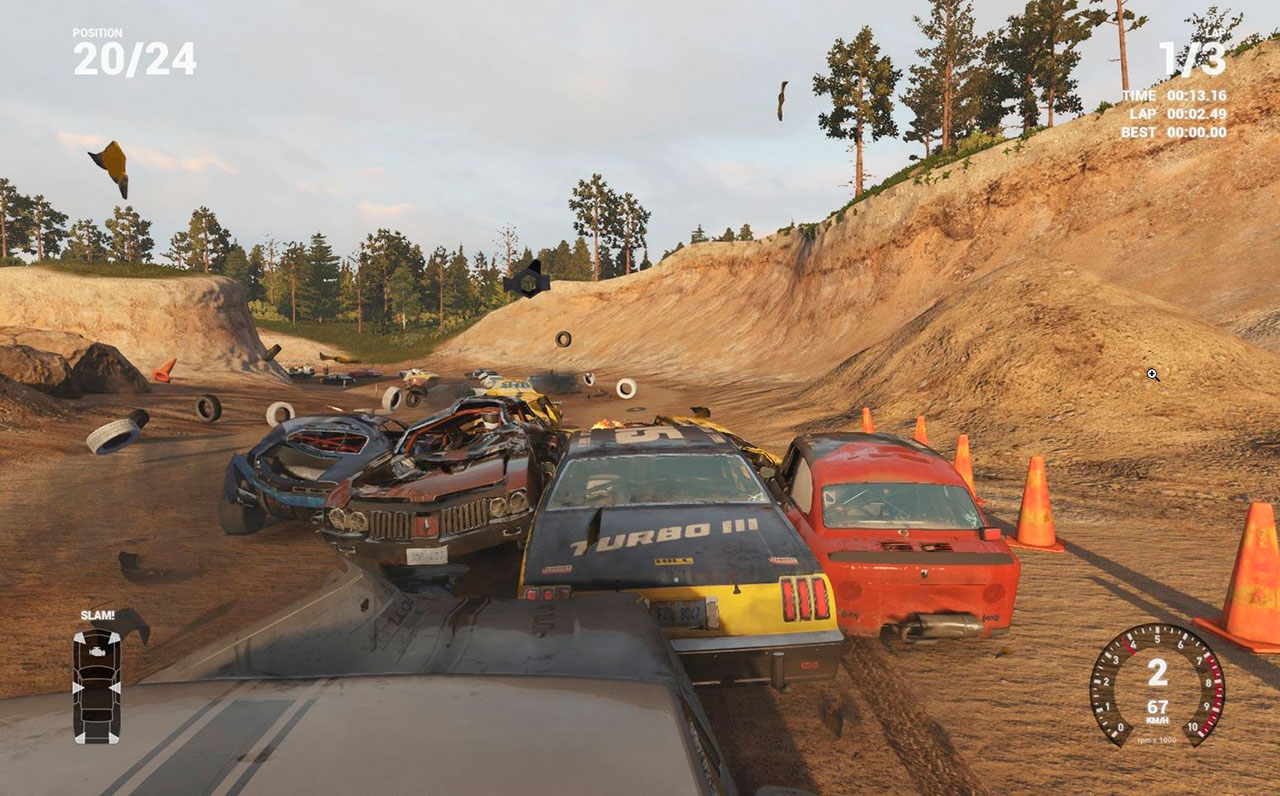Click the car damage diagram icon

pyautogui.click(x=97, y=685)
